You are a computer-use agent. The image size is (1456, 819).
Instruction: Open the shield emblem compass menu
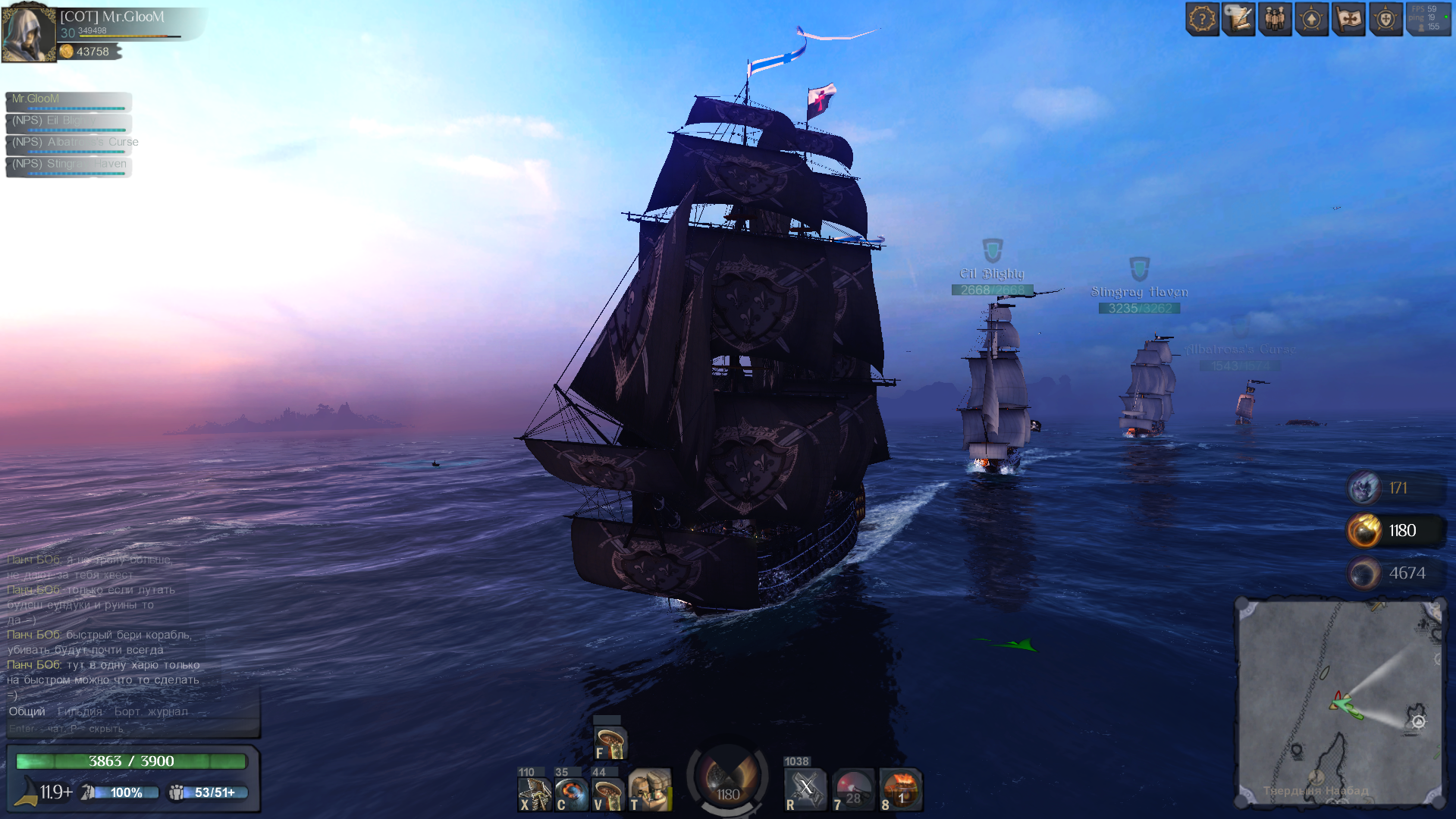pyautogui.click(x=1385, y=19)
